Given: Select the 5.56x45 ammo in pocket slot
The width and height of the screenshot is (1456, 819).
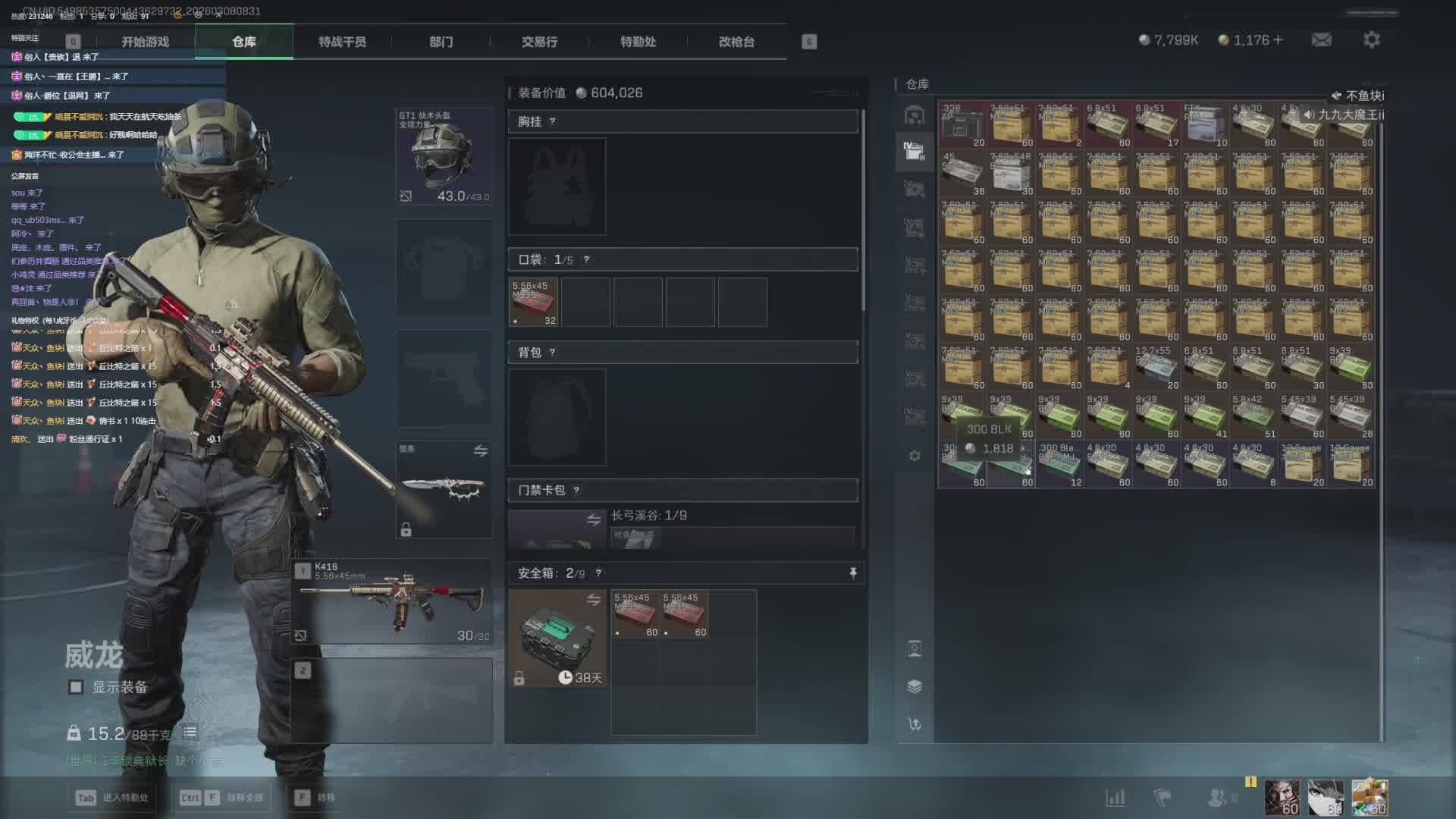Looking at the screenshot, I should [x=534, y=303].
